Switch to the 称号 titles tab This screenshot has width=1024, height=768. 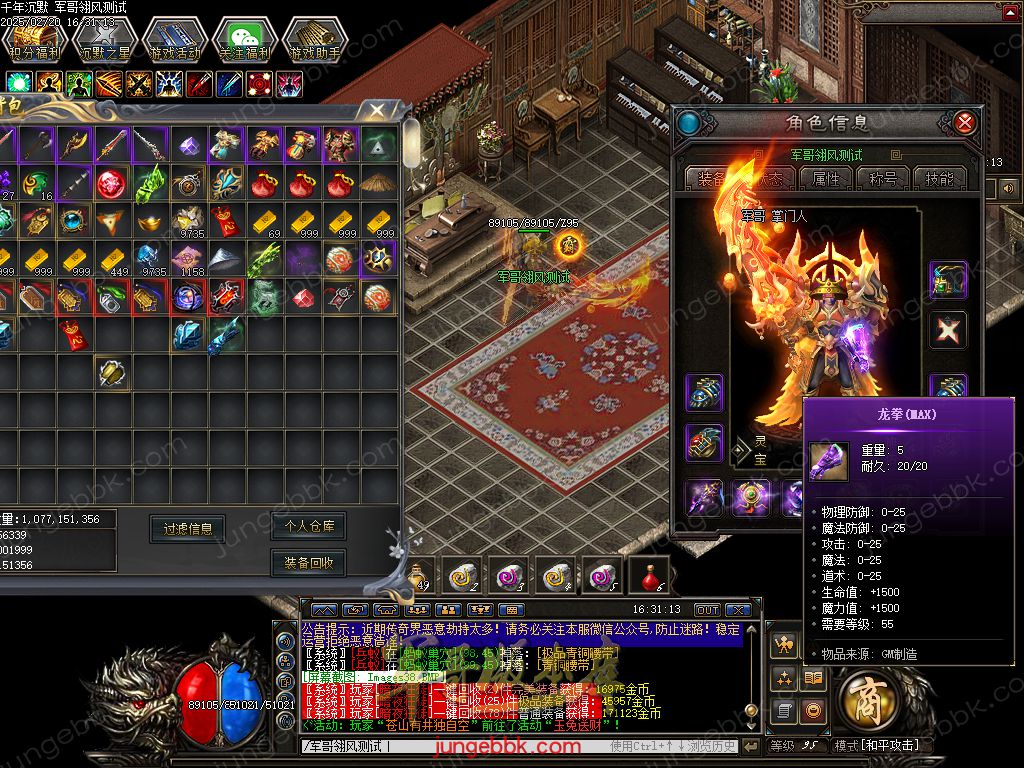tap(883, 178)
